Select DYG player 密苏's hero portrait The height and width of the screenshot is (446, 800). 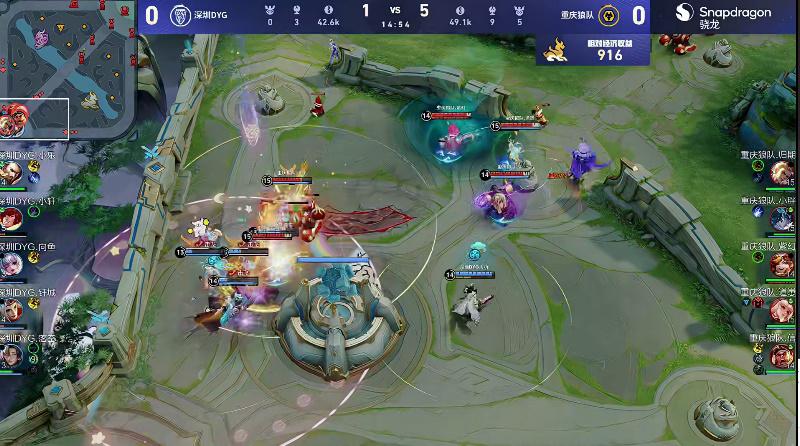point(13,356)
